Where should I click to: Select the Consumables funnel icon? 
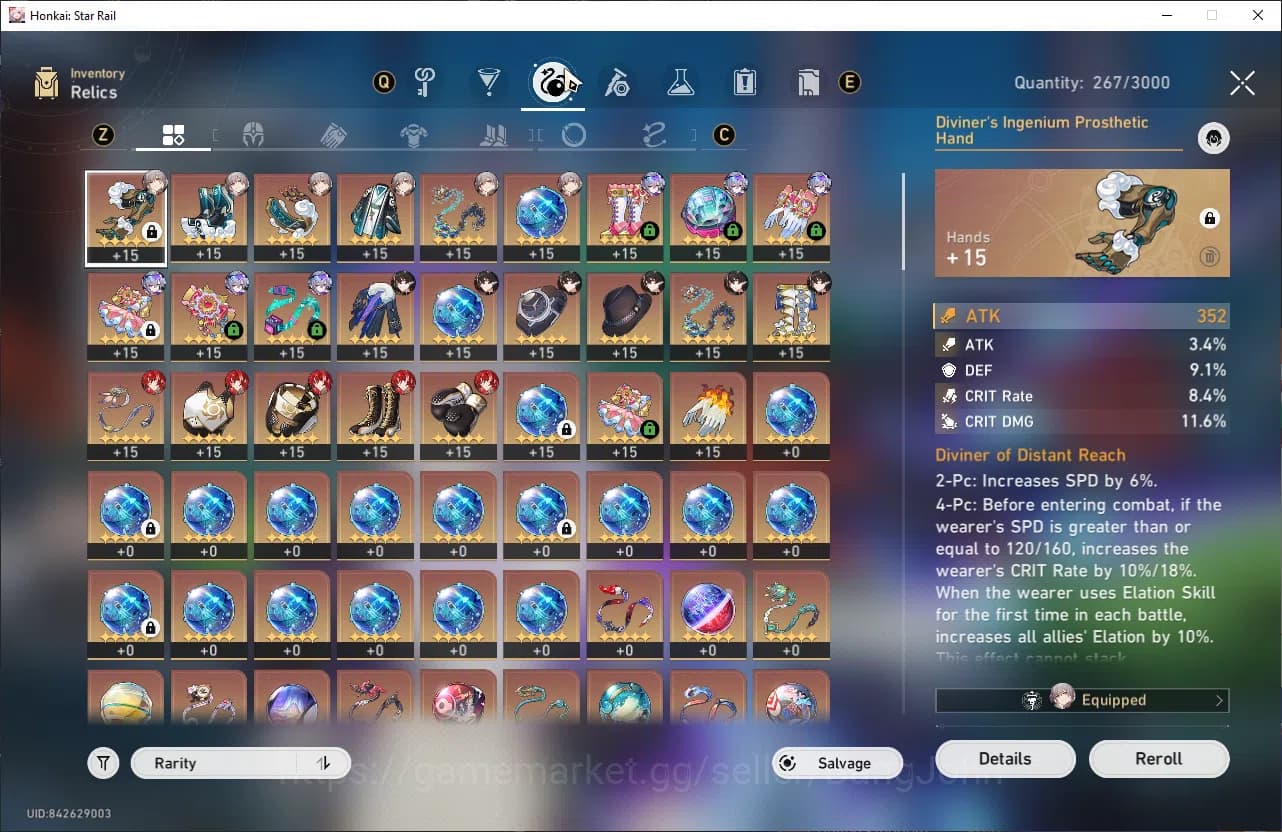489,83
